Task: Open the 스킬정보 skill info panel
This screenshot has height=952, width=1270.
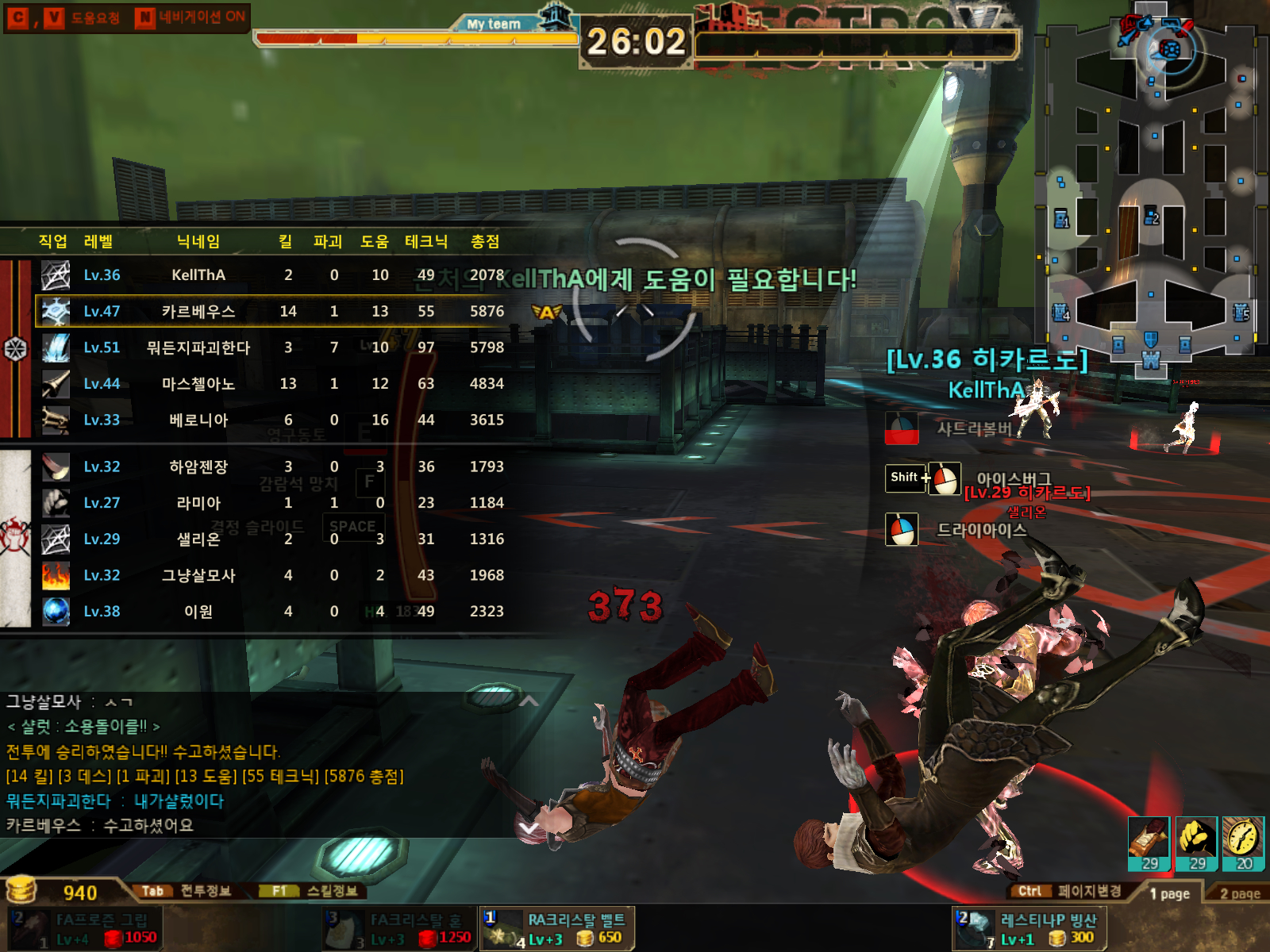Action: click(x=315, y=891)
